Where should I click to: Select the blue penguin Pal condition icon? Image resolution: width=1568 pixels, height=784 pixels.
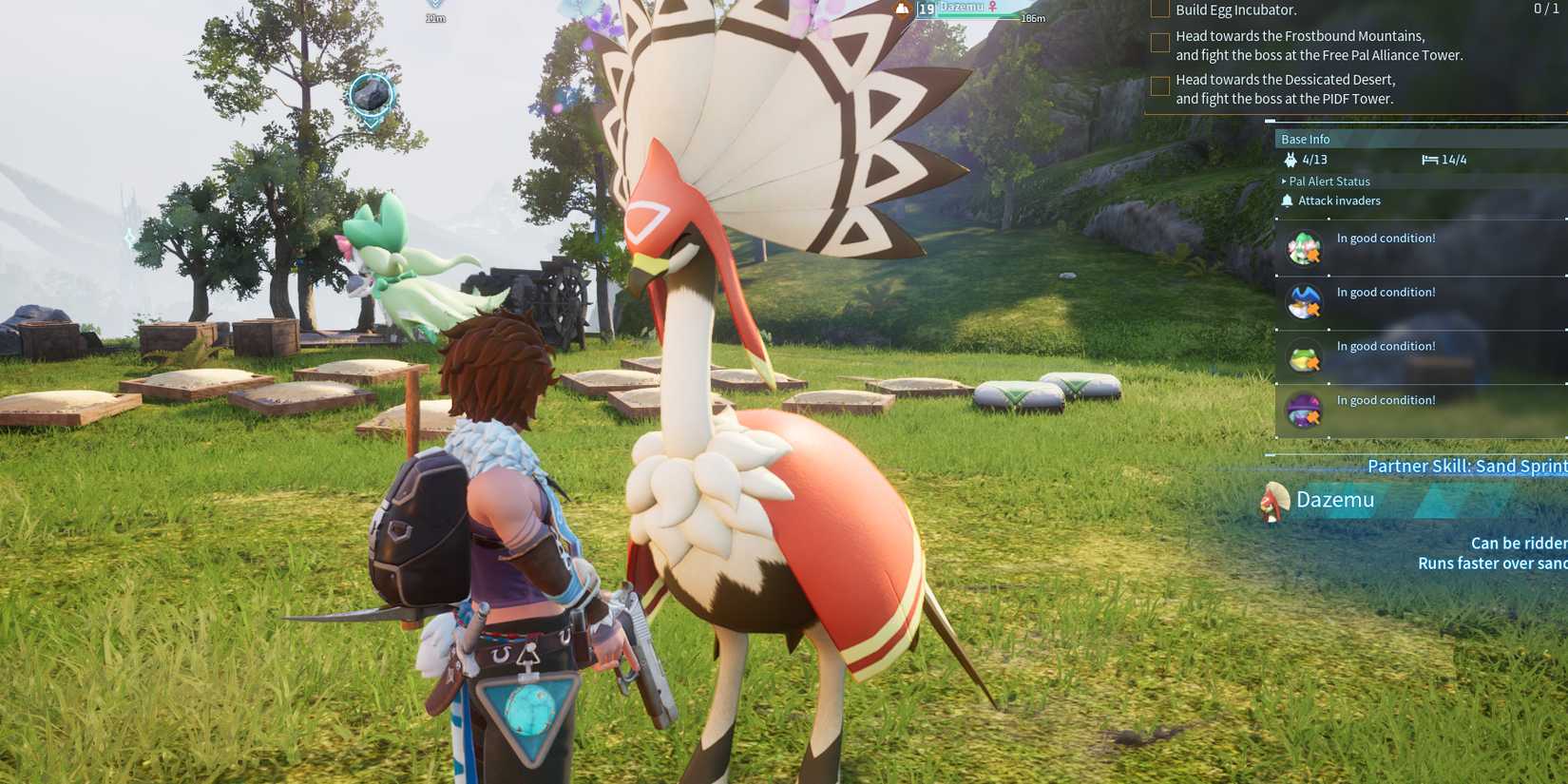point(1303,301)
